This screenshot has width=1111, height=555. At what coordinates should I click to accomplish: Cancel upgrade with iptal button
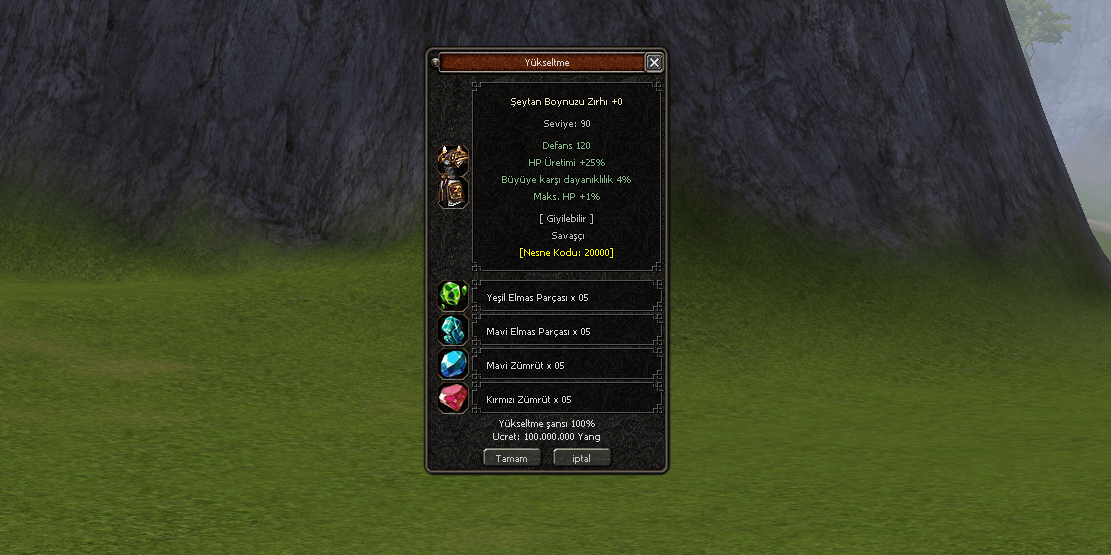(581, 458)
